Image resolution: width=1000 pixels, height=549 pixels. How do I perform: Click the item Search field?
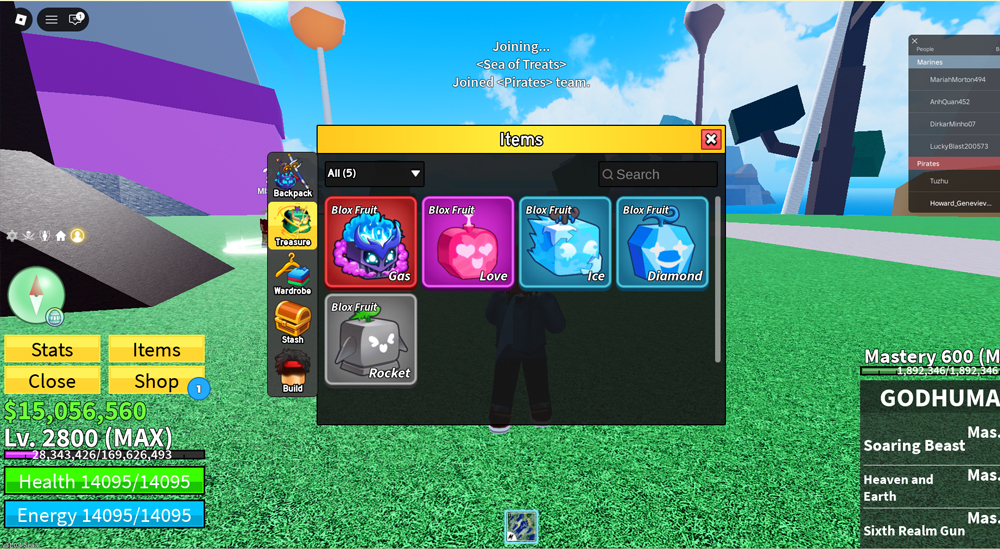pyautogui.click(x=658, y=174)
